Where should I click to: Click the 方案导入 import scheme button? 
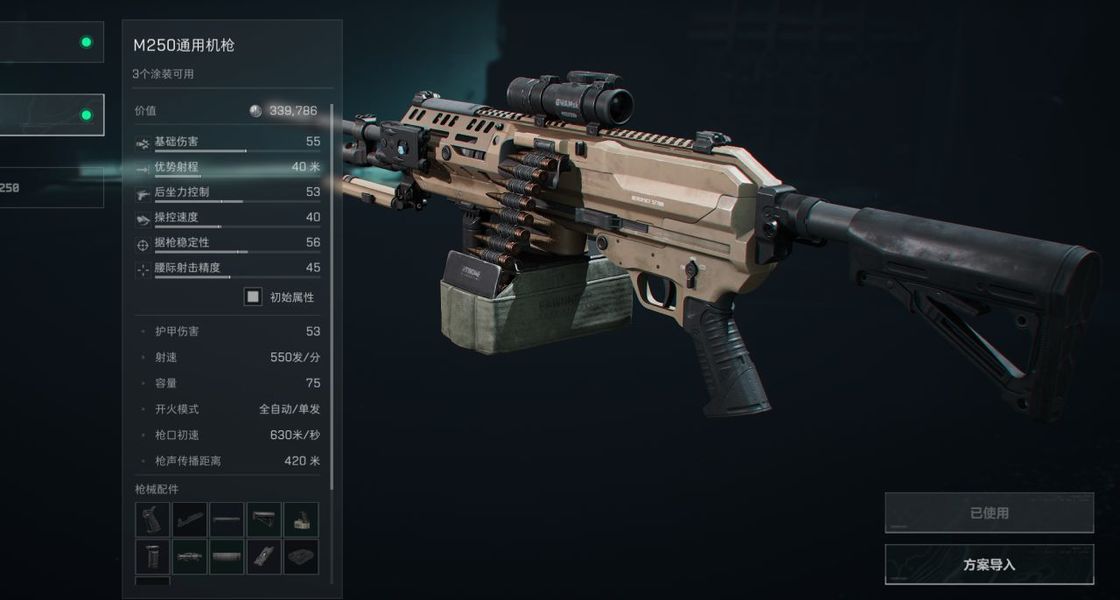coord(989,564)
